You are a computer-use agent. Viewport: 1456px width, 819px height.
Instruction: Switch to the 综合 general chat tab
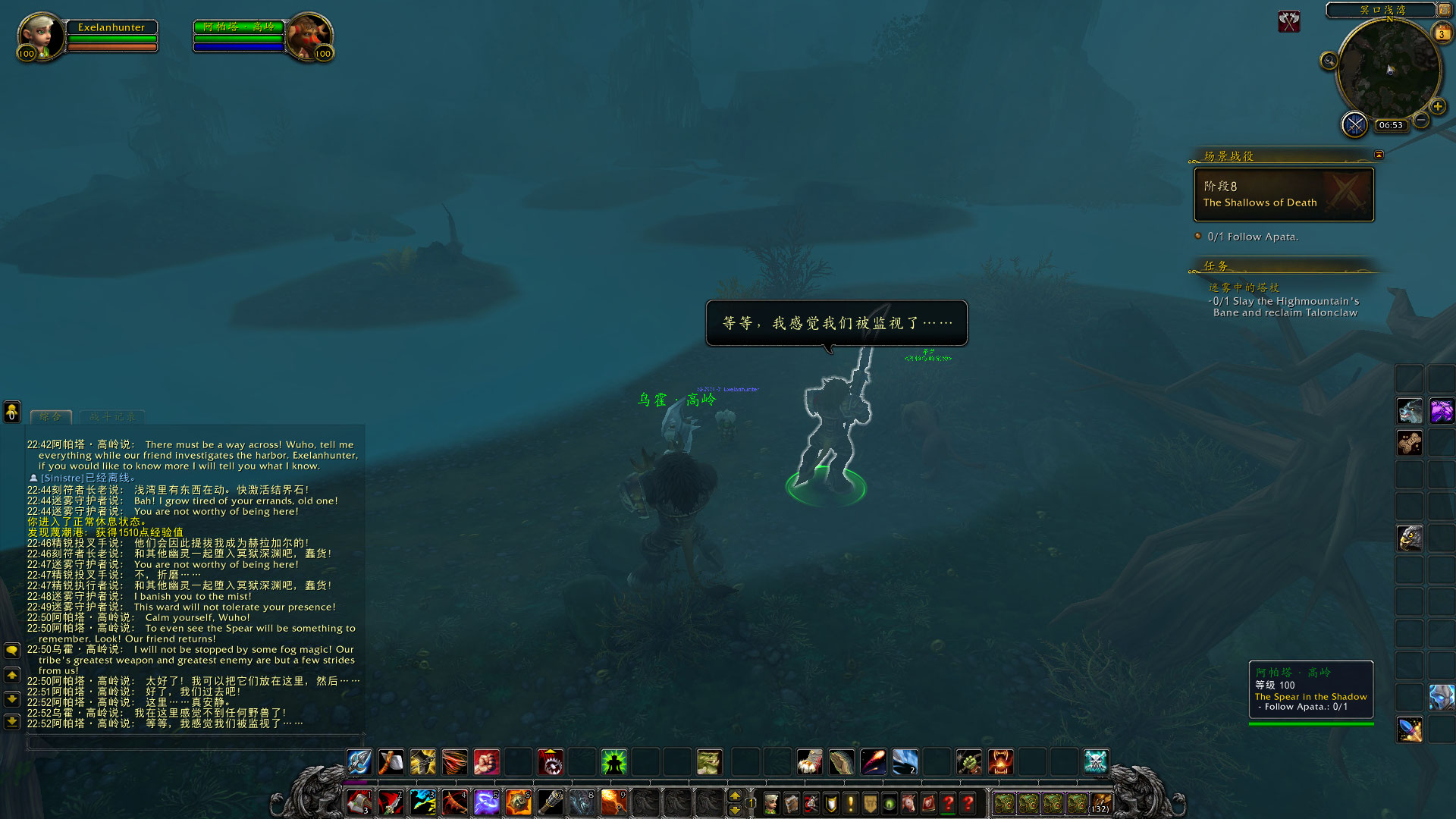coord(51,416)
